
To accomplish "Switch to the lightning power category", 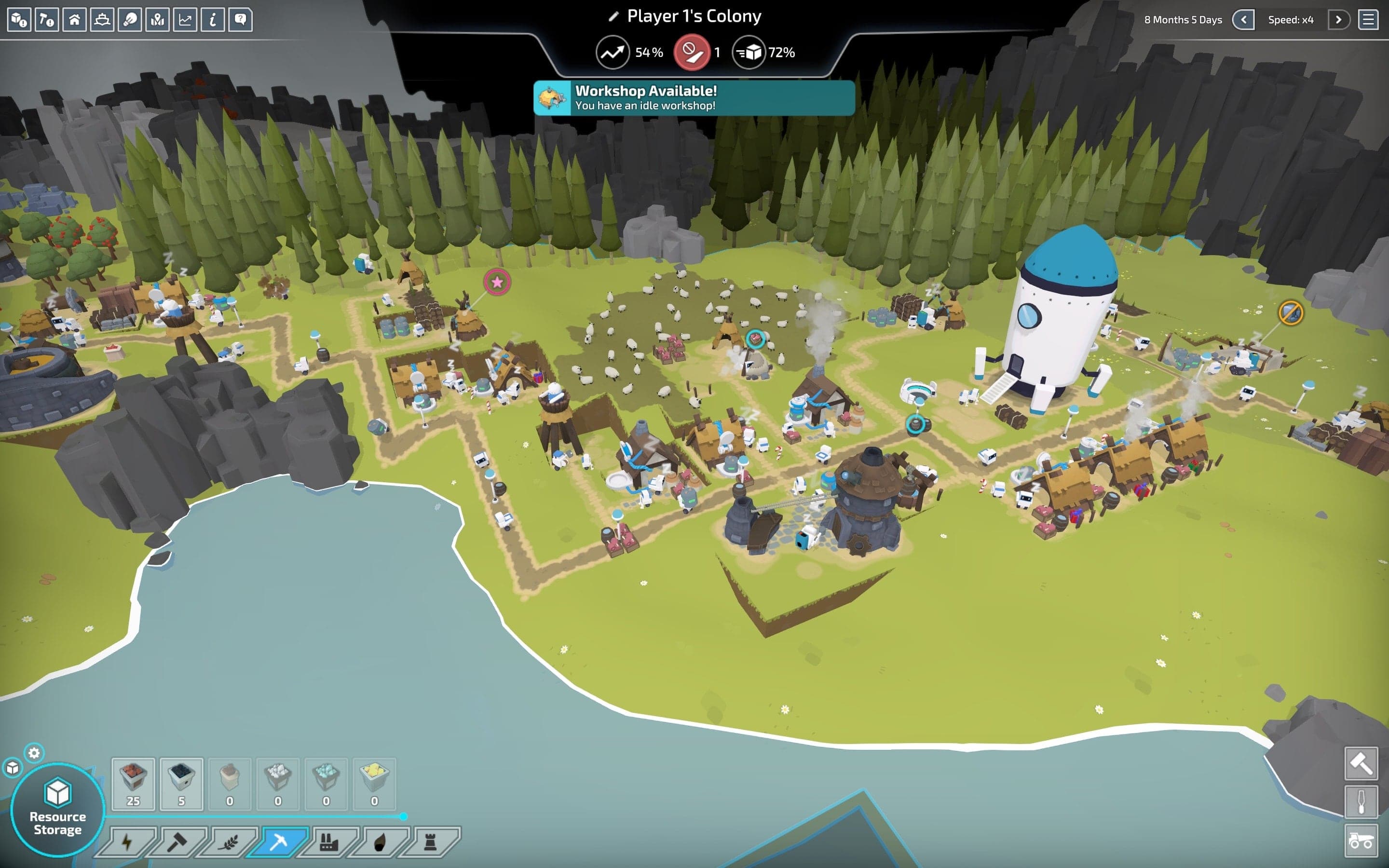I will 127,842.
